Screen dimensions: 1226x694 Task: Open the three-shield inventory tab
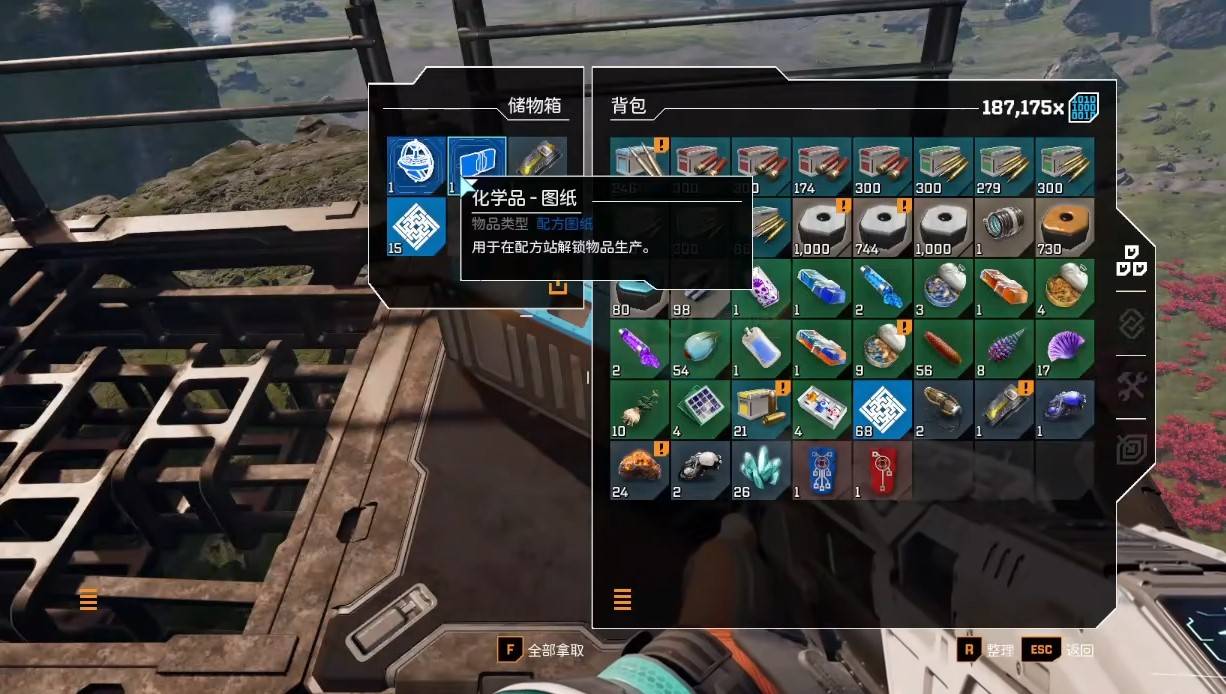(1131, 261)
